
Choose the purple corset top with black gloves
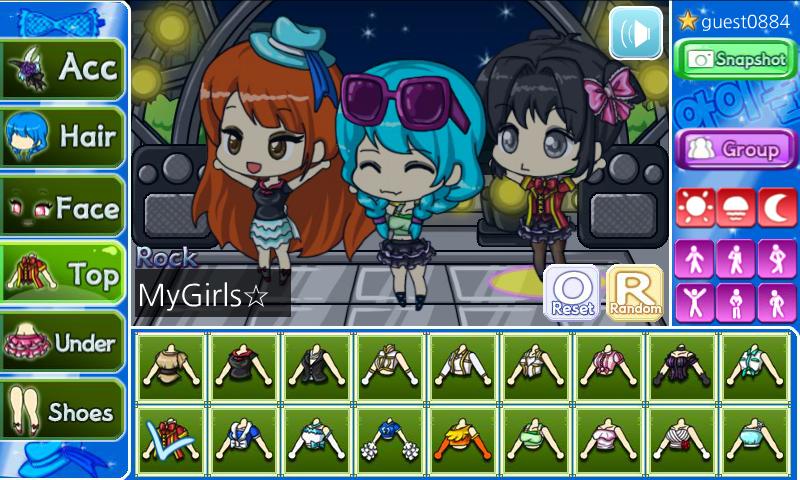tap(682, 367)
